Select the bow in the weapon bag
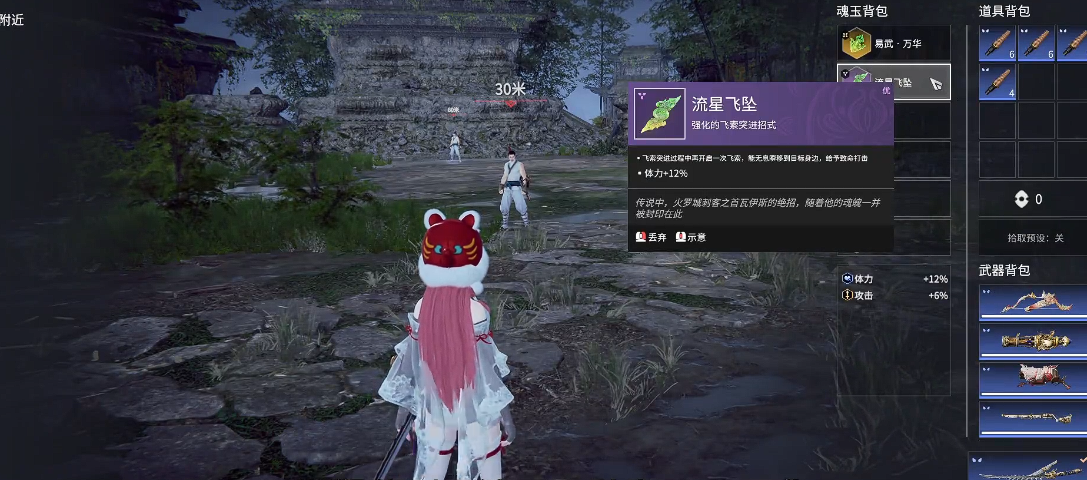Screen dimensions: 1087x480 click(1032, 303)
